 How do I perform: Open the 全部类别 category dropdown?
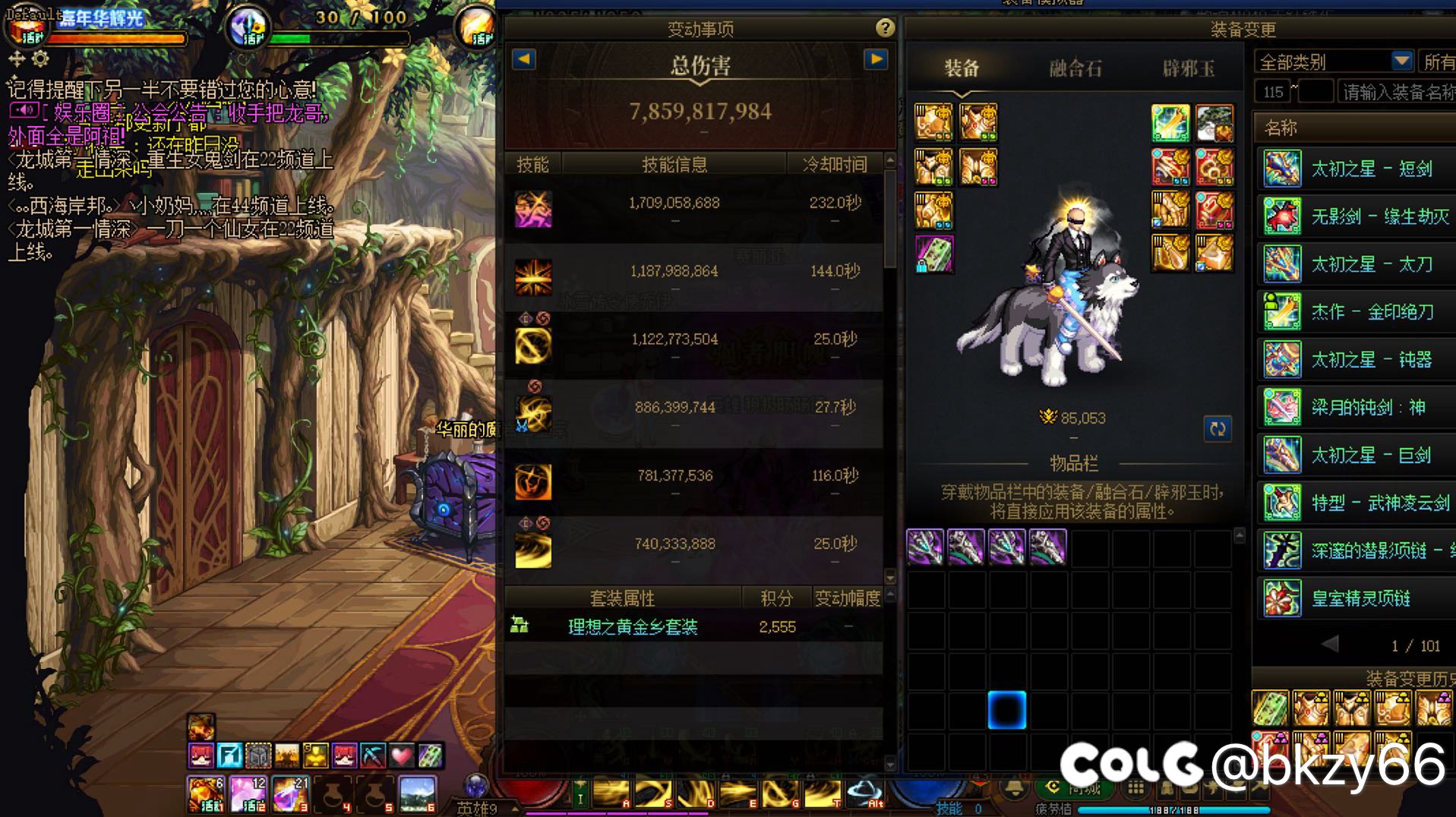(1401, 61)
